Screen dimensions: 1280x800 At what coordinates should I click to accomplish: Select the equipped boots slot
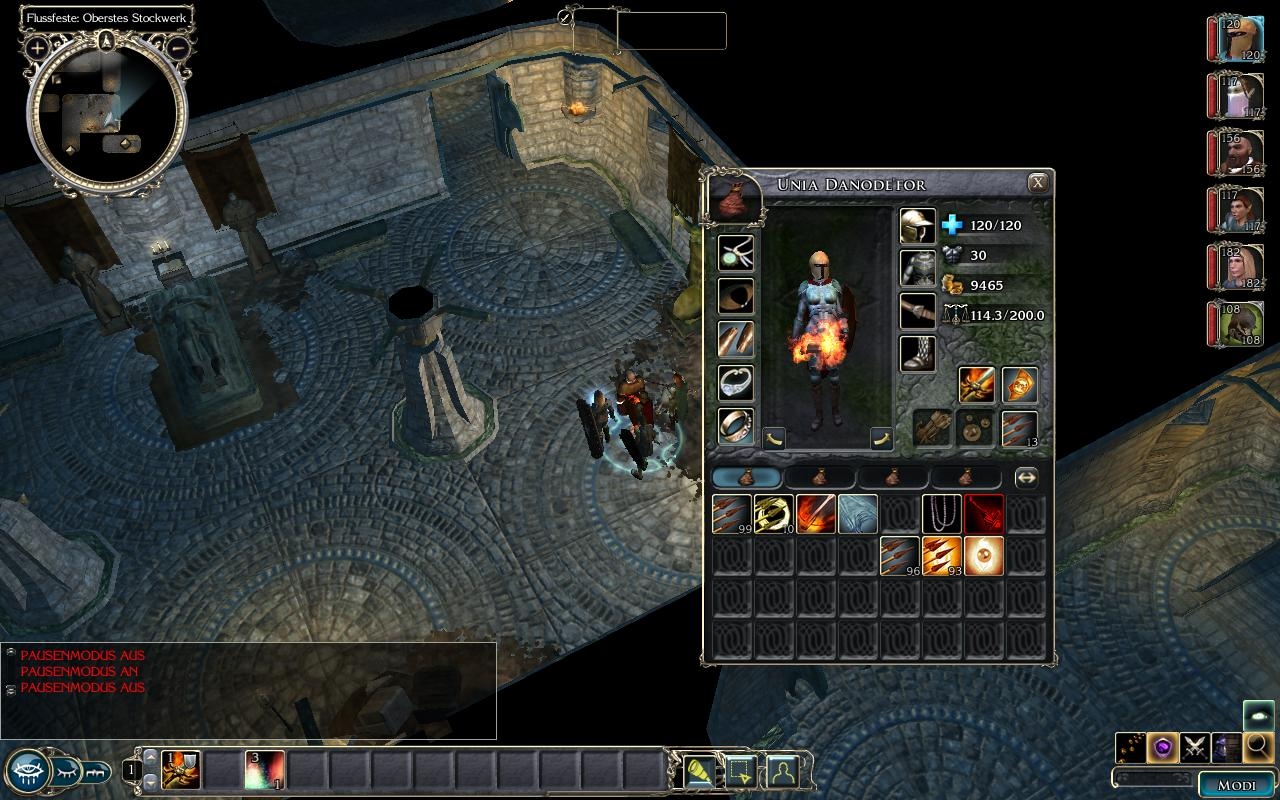[917, 353]
